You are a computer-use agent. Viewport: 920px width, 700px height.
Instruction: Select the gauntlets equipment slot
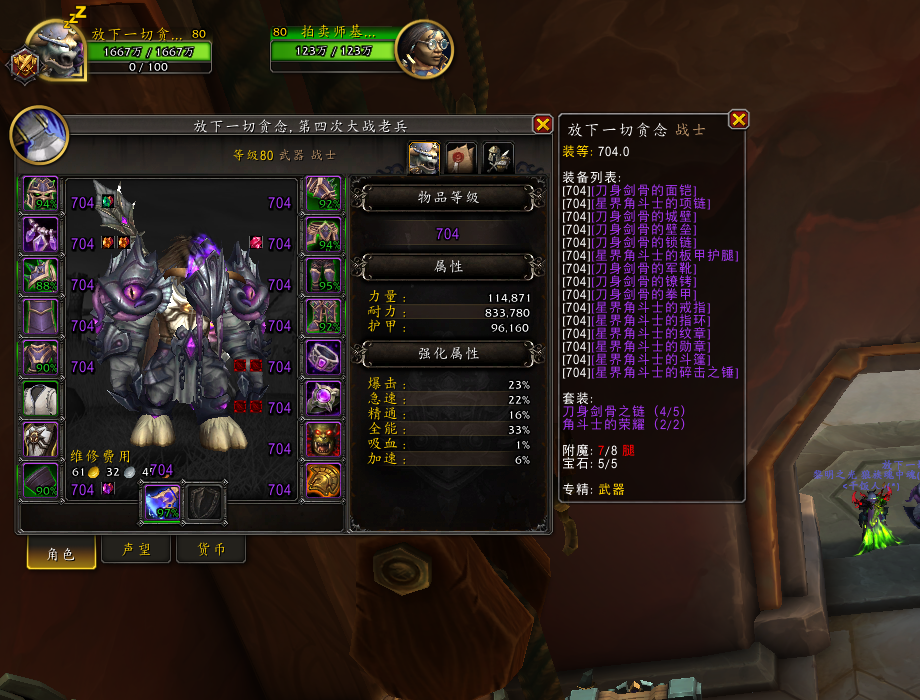click(323, 194)
